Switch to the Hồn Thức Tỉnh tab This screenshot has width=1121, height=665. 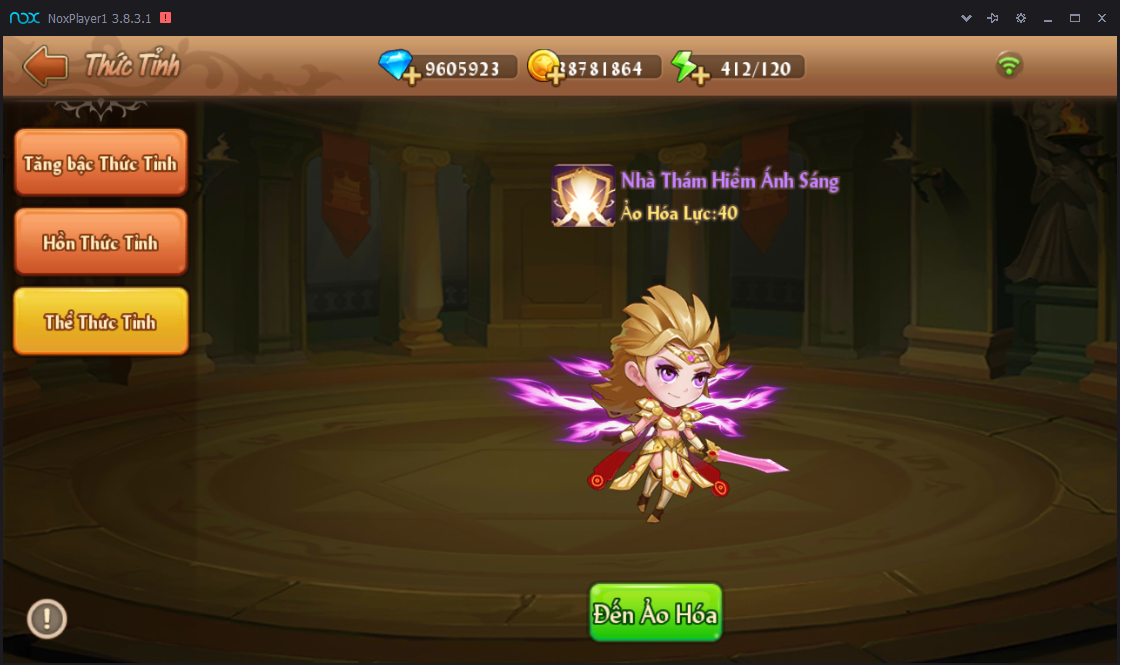point(100,242)
